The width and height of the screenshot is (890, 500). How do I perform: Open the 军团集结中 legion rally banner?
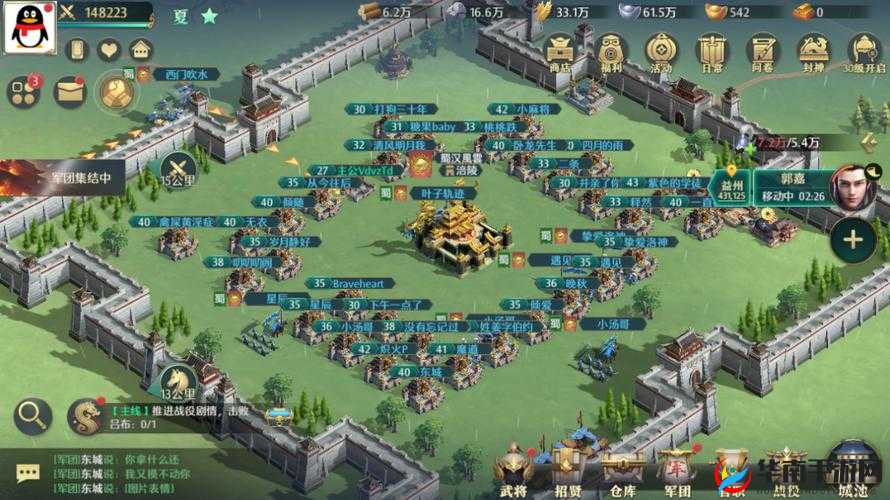(x=62, y=179)
